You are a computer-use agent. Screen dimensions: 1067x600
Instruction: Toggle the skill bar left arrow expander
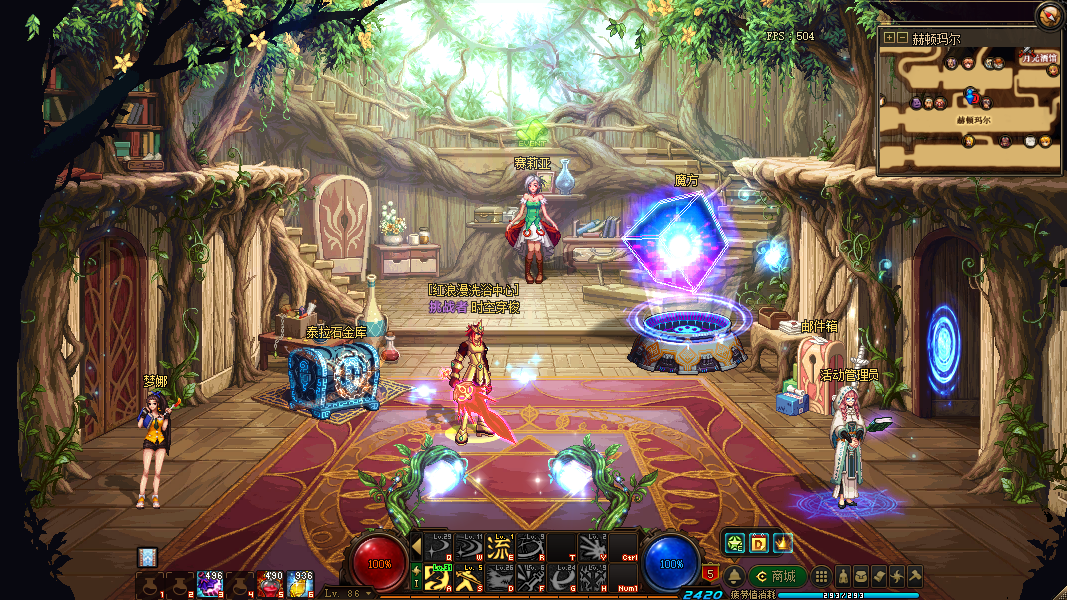(416, 546)
